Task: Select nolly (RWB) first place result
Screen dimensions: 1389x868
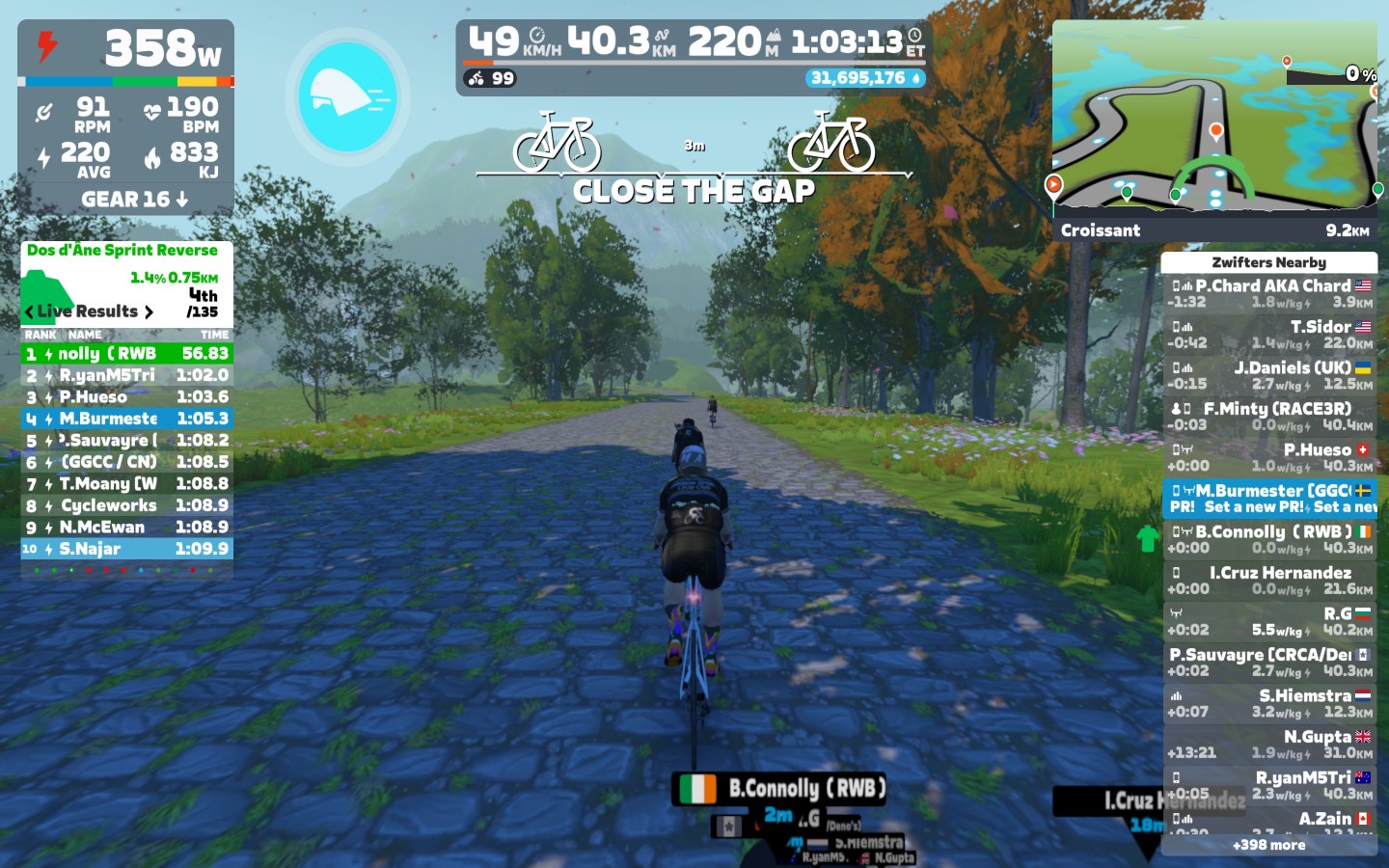Action: (126, 354)
